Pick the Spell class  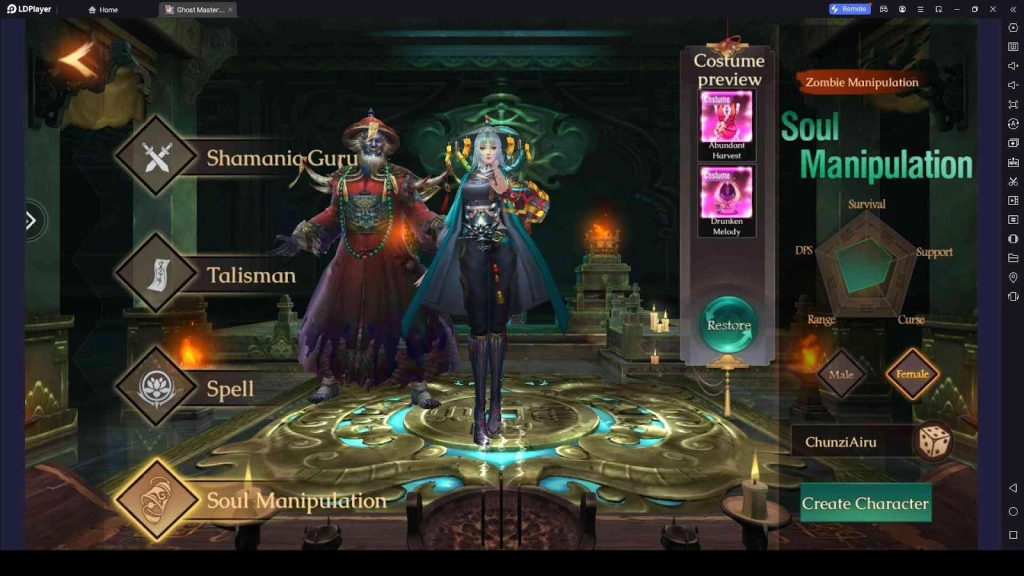[157, 388]
